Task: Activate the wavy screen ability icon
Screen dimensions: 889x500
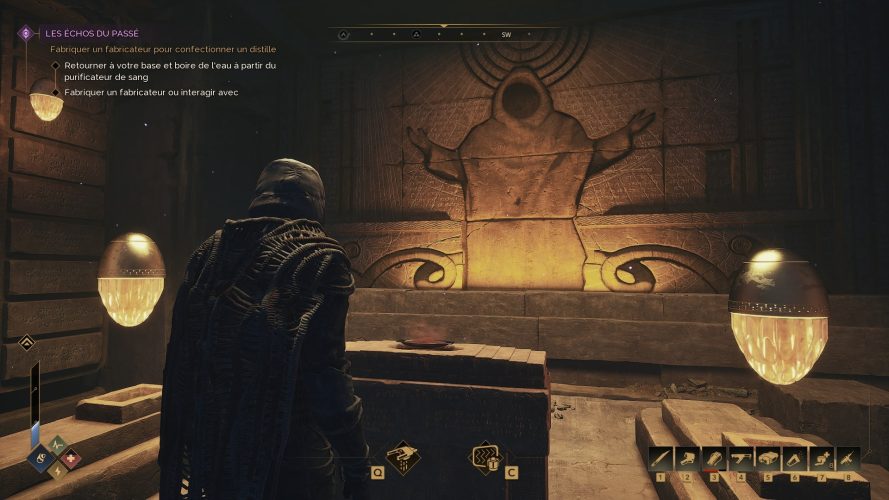Action: click(x=486, y=457)
